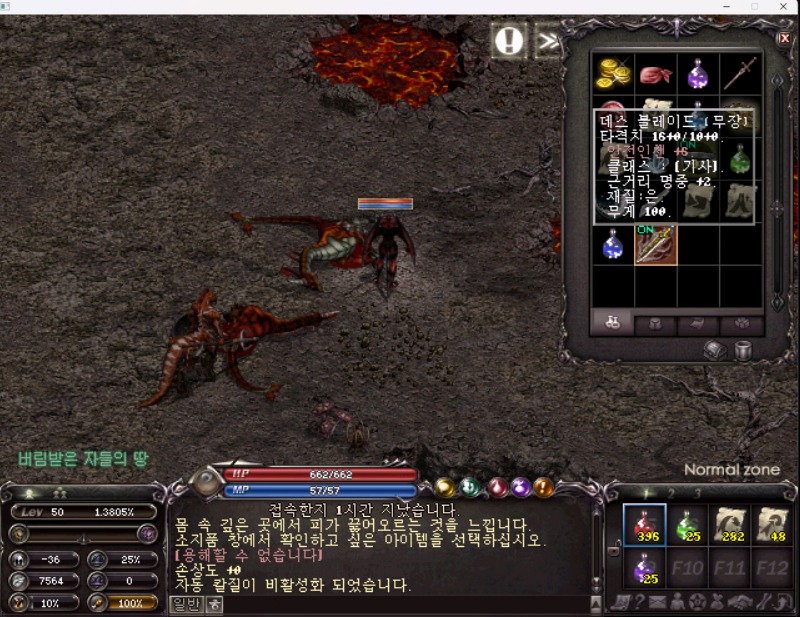Click the exclamation mark alert button
Image resolution: width=800 pixels, height=617 pixels.
[509, 41]
